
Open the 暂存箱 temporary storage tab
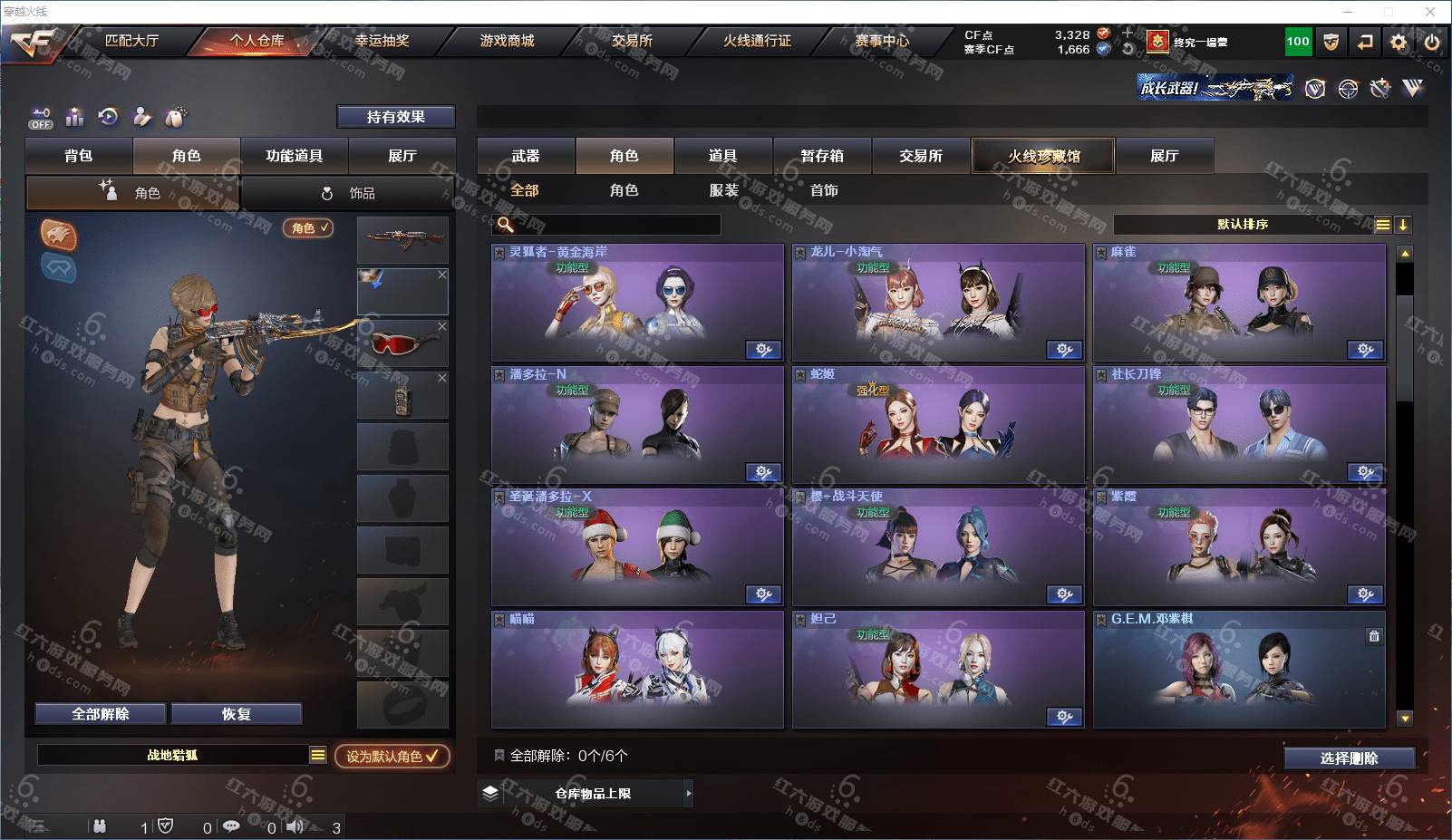click(x=822, y=156)
